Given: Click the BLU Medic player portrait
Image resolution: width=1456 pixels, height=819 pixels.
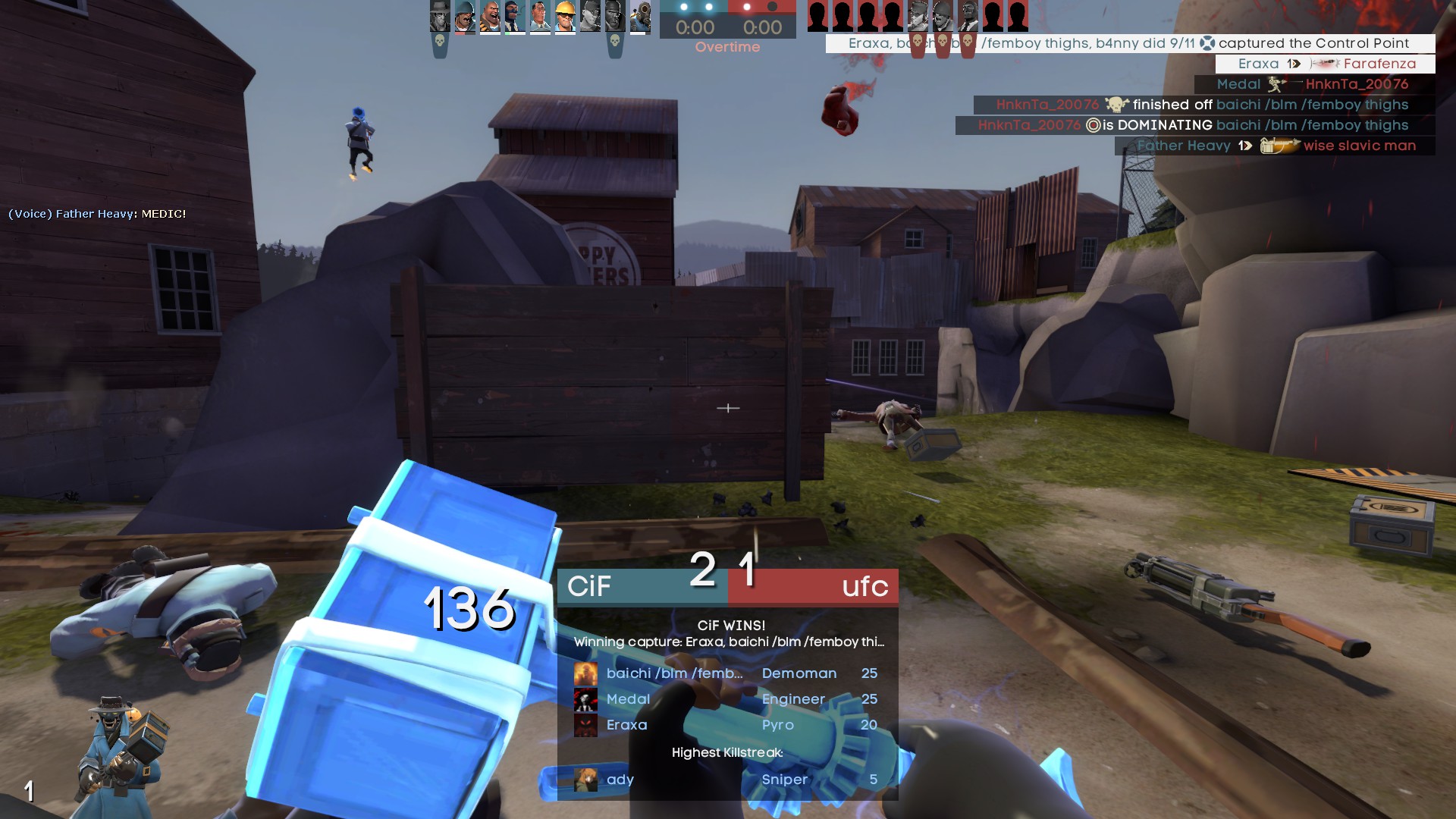Looking at the screenshot, I should [540, 17].
